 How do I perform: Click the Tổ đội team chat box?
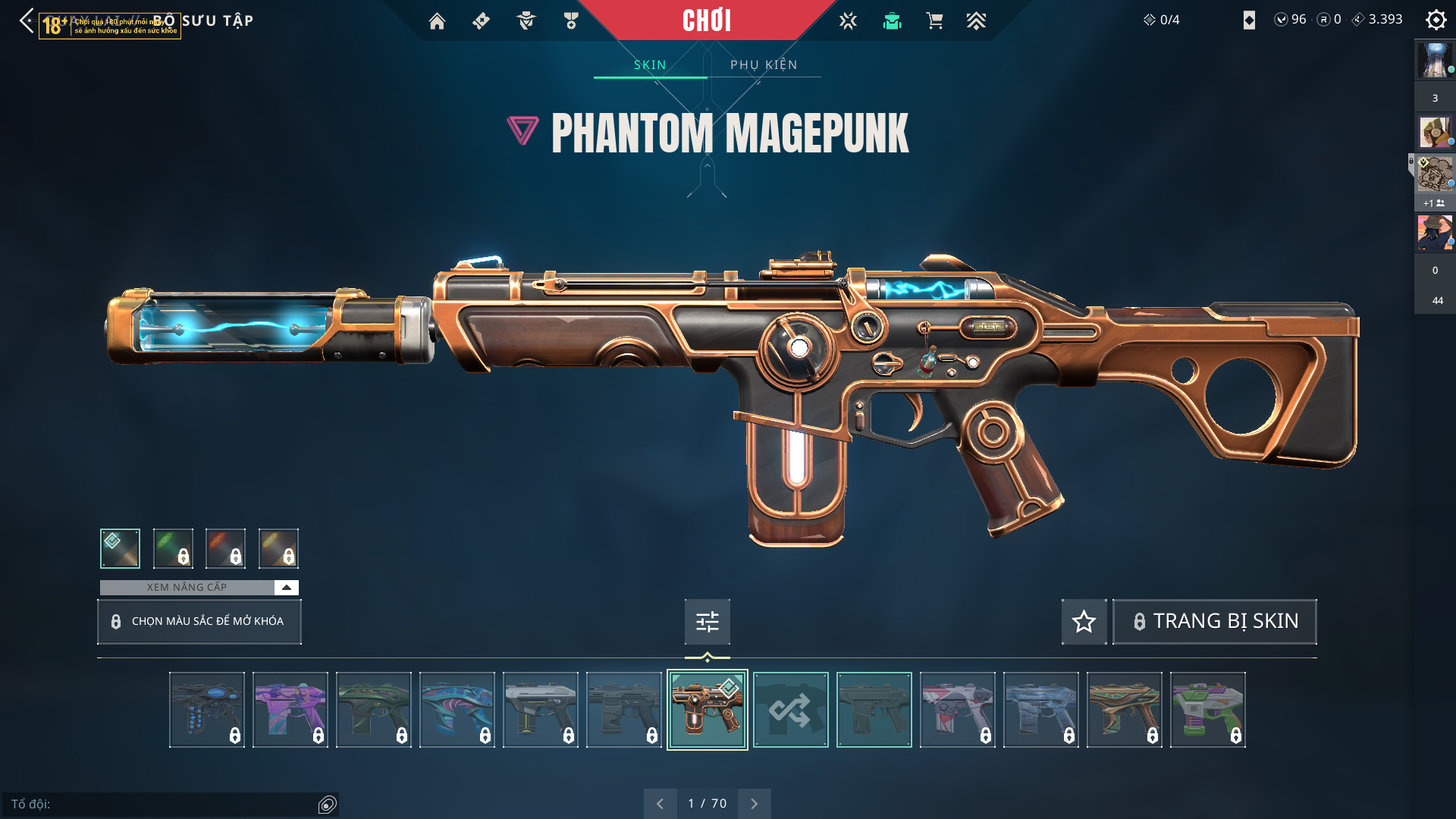(163, 804)
